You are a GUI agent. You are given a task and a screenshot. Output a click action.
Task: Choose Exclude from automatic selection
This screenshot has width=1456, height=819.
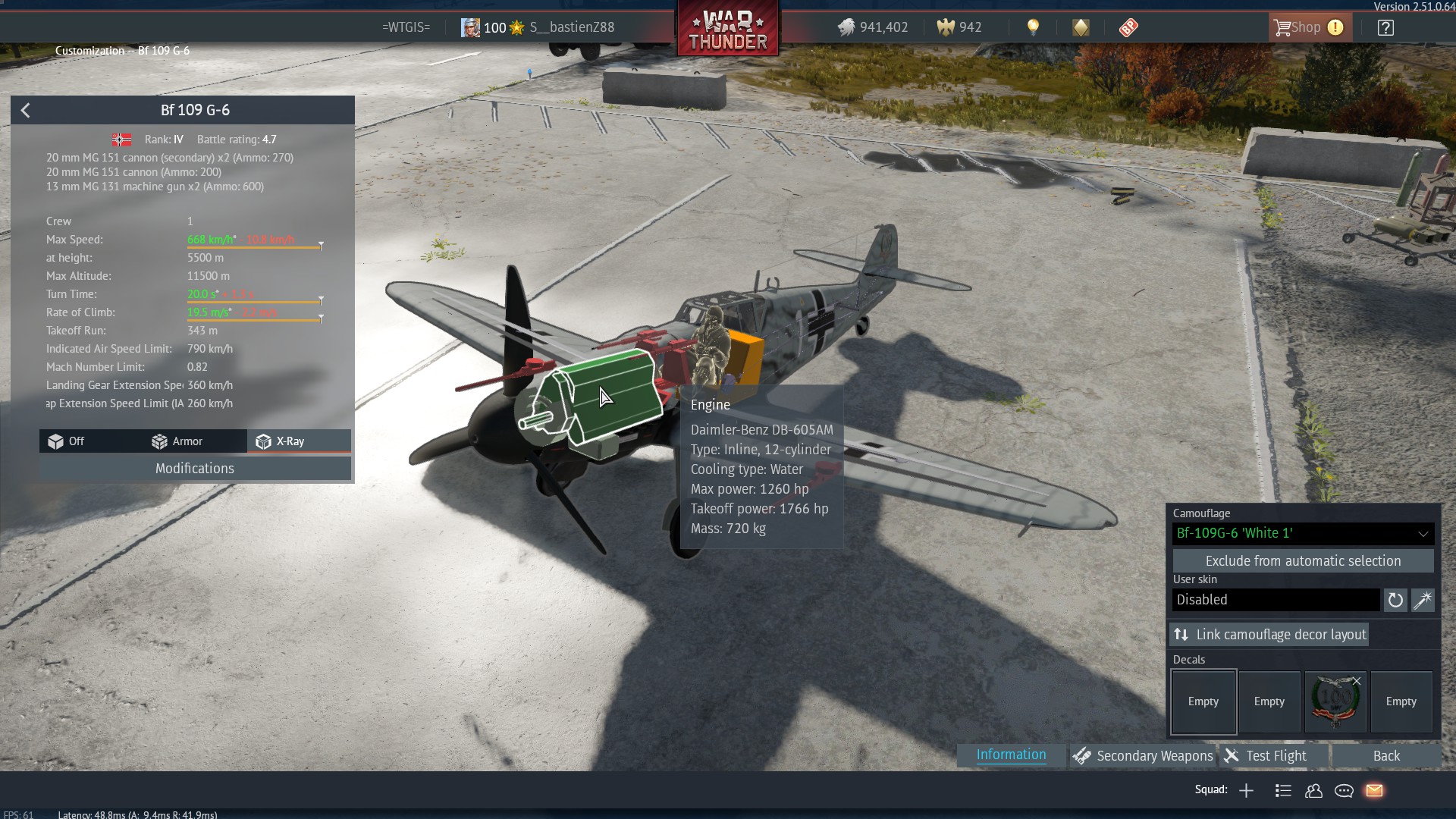point(1303,561)
